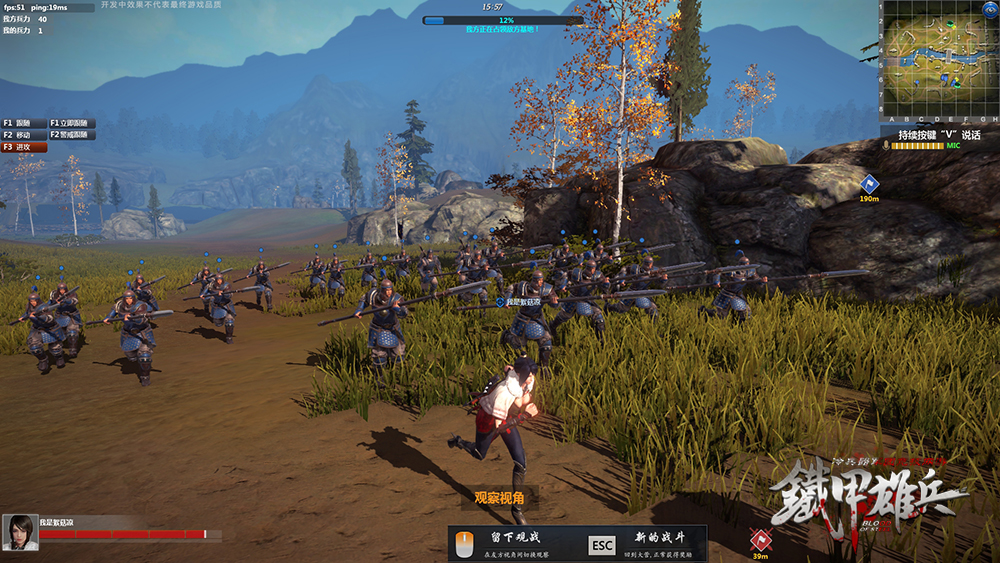
Task: Select the F1 跟随 follow command
Action: (x=22, y=123)
